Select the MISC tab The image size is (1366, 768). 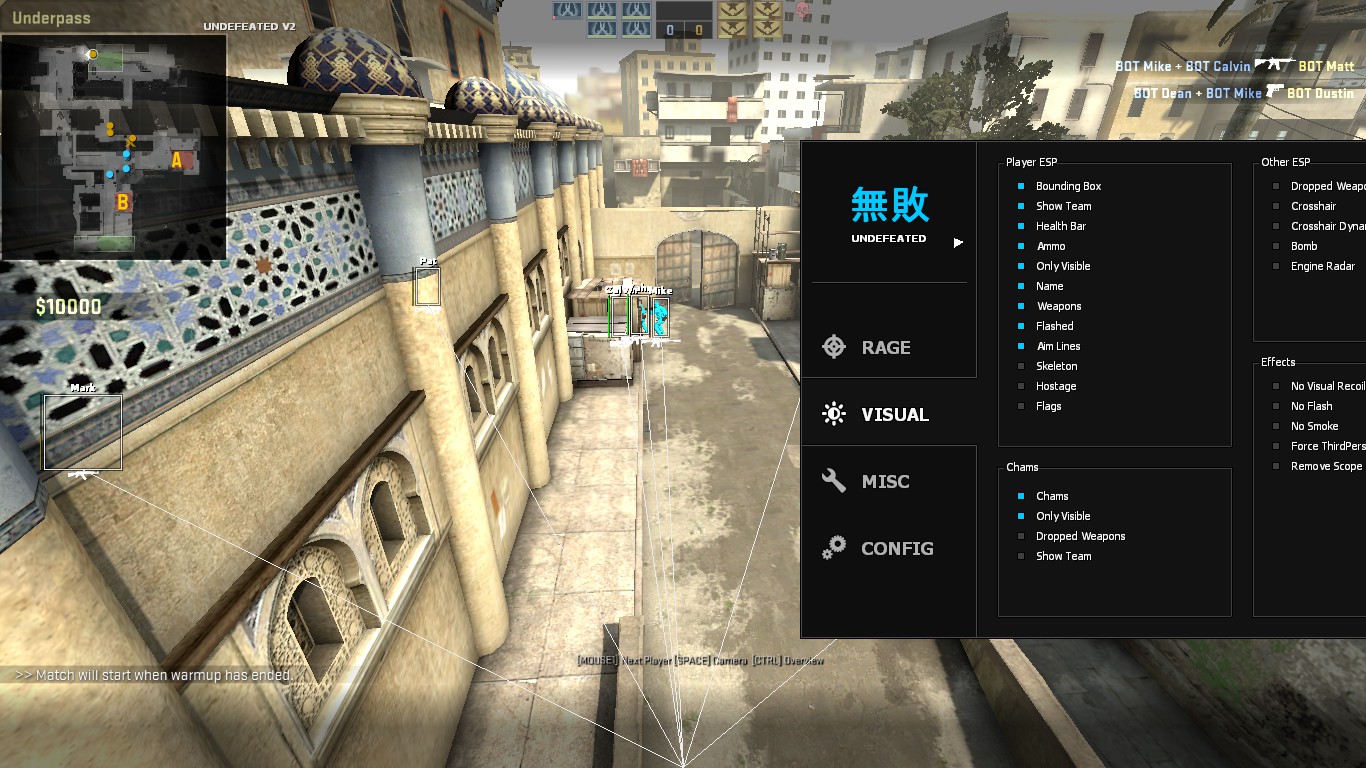click(884, 481)
